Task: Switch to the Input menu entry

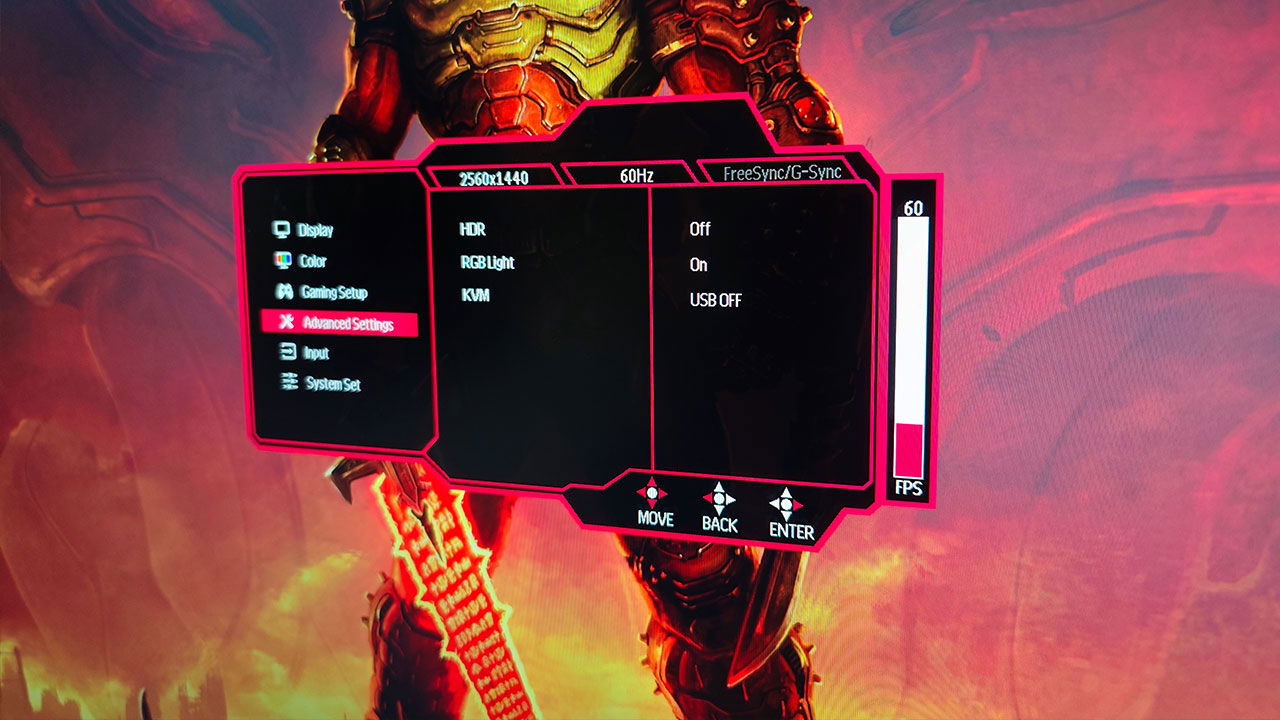Action: pos(316,353)
